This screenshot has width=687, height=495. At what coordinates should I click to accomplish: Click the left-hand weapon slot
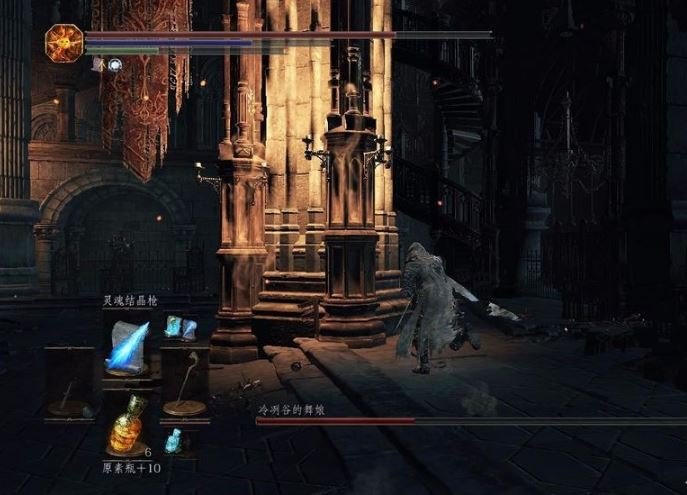pyautogui.click(x=69, y=384)
